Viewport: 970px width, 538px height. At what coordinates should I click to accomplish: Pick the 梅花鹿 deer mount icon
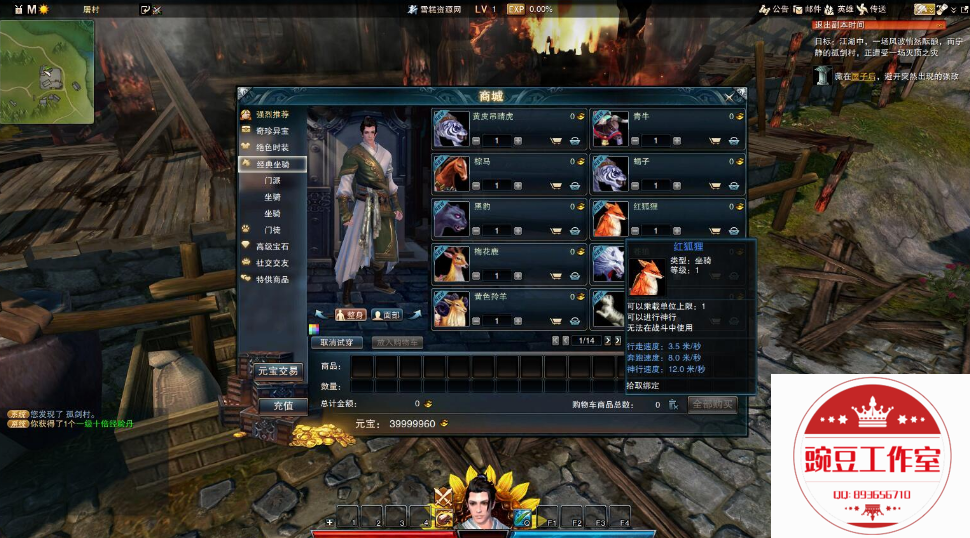(x=450, y=263)
